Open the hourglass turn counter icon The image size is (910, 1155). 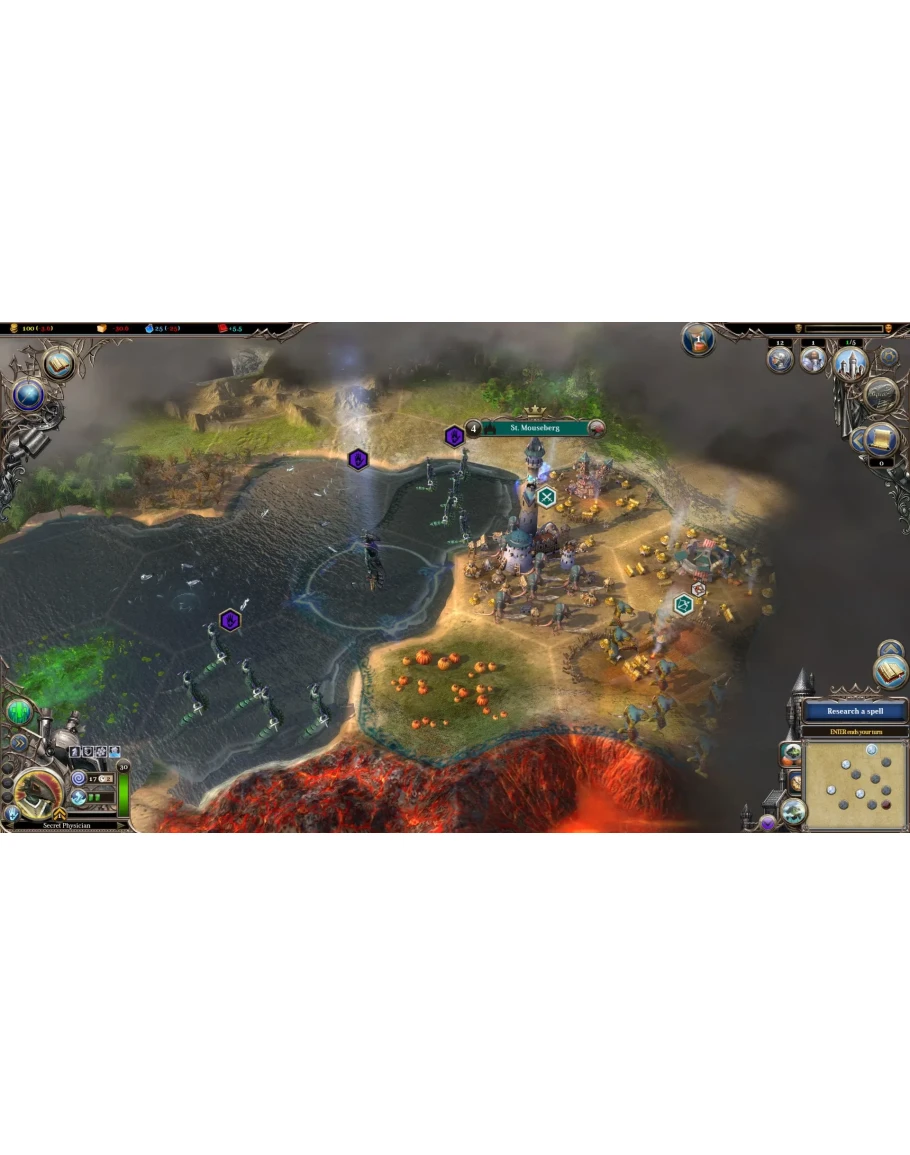698,340
